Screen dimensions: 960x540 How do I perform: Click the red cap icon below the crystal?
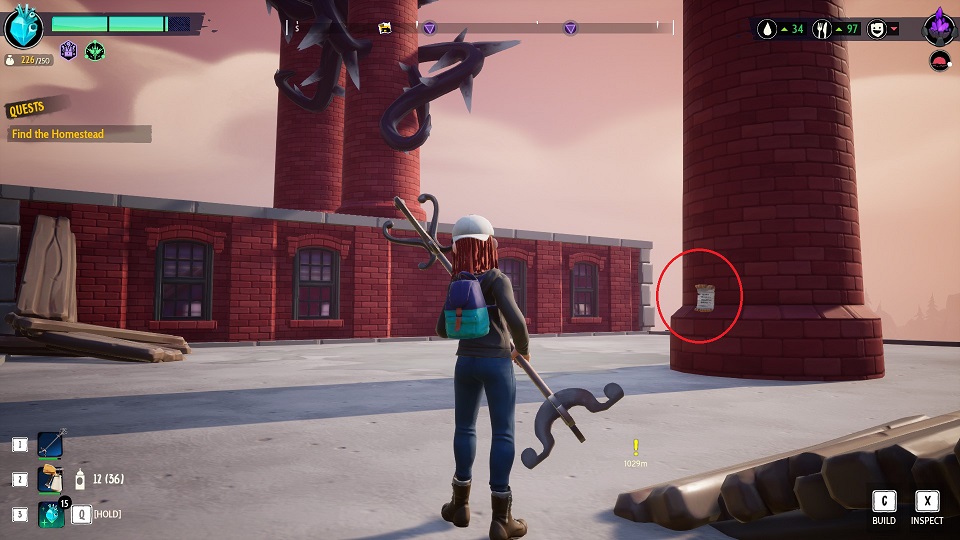pos(939,62)
